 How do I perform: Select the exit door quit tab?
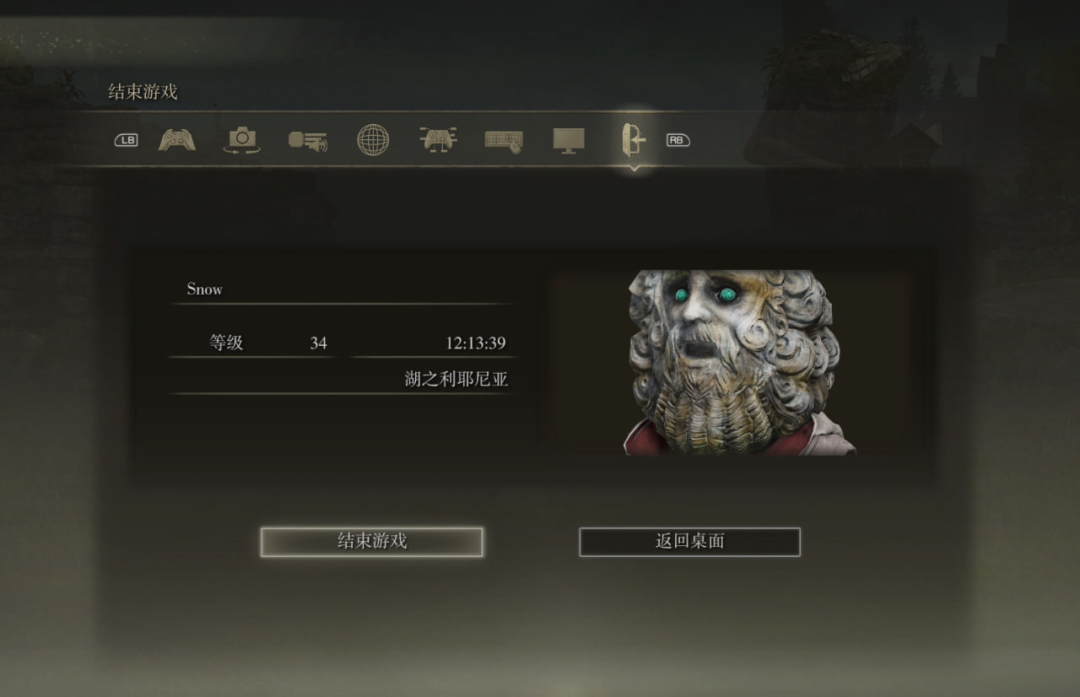pos(633,140)
